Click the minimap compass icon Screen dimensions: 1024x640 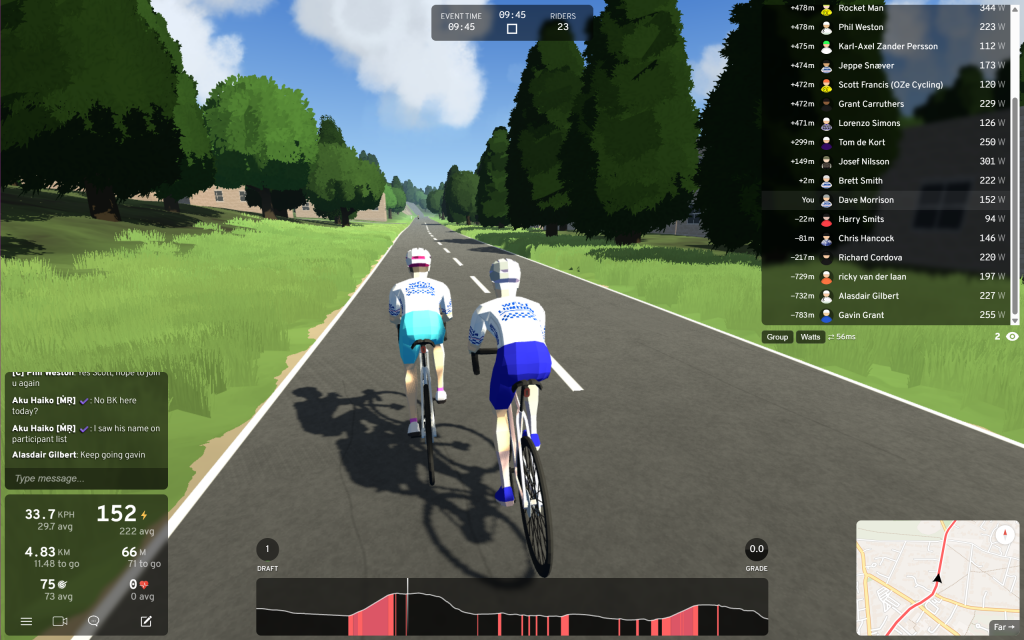point(1005,535)
